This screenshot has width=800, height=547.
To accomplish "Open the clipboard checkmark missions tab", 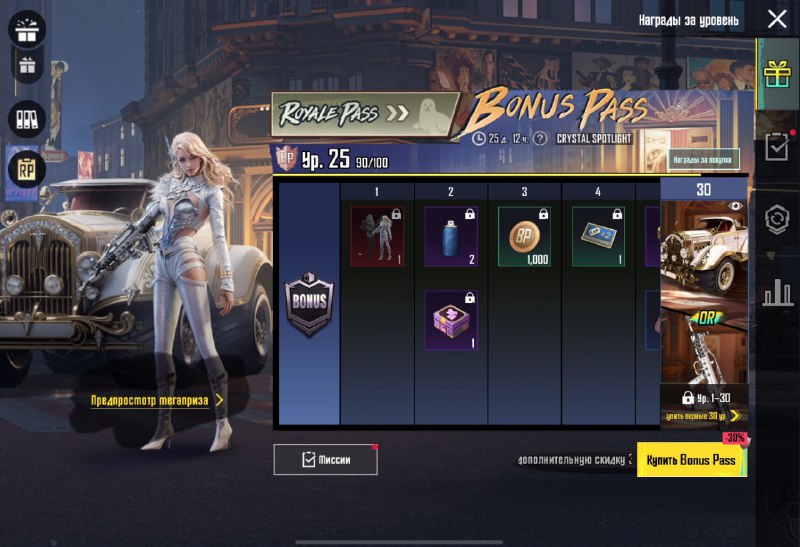I will (777, 147).
